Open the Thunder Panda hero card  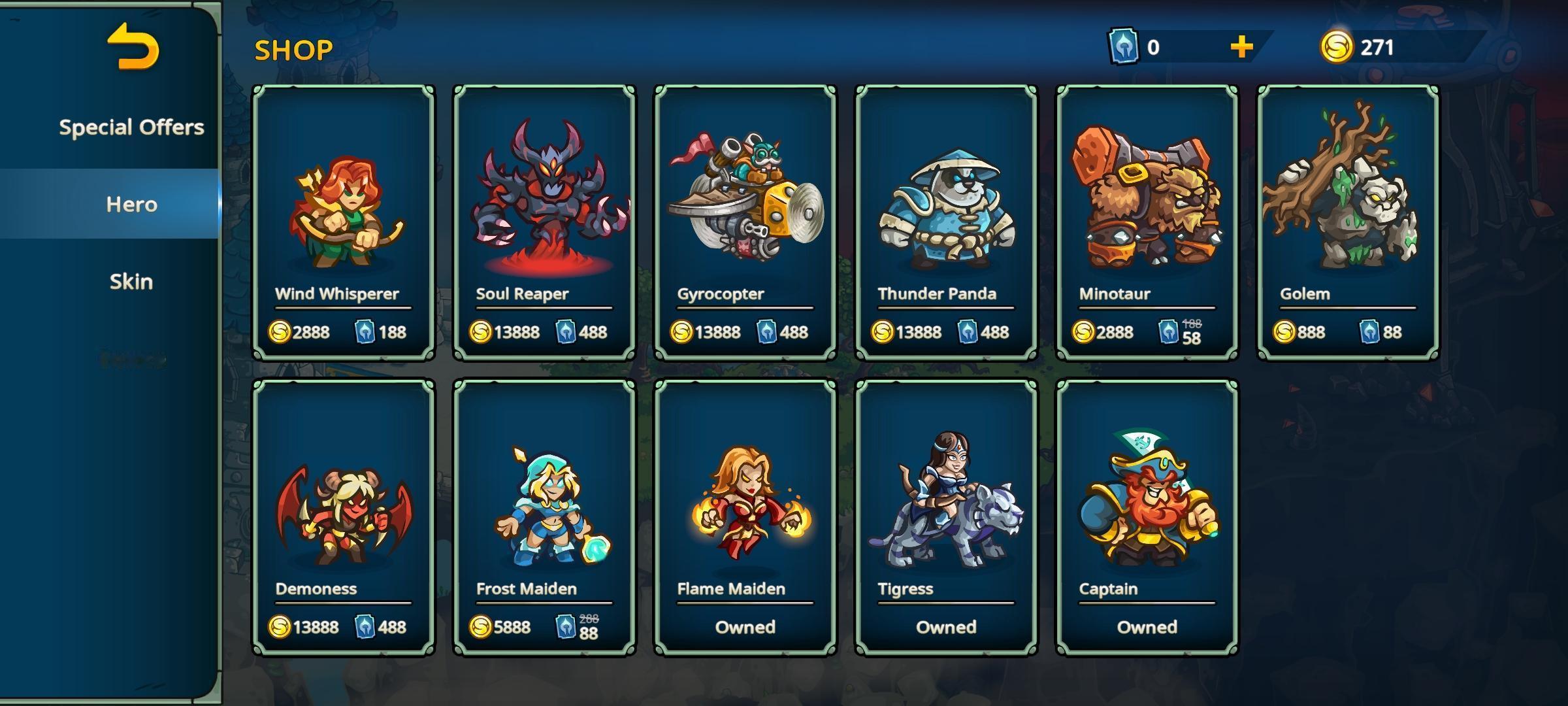click(x=946, y=222)
